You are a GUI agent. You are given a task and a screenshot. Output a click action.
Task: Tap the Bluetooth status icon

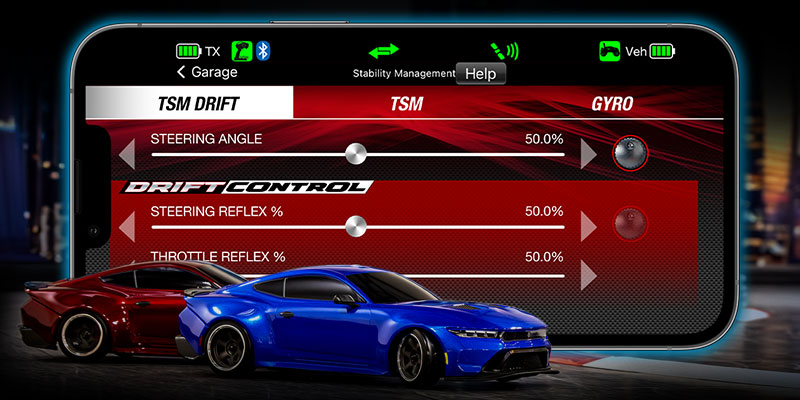coord(263,51)
